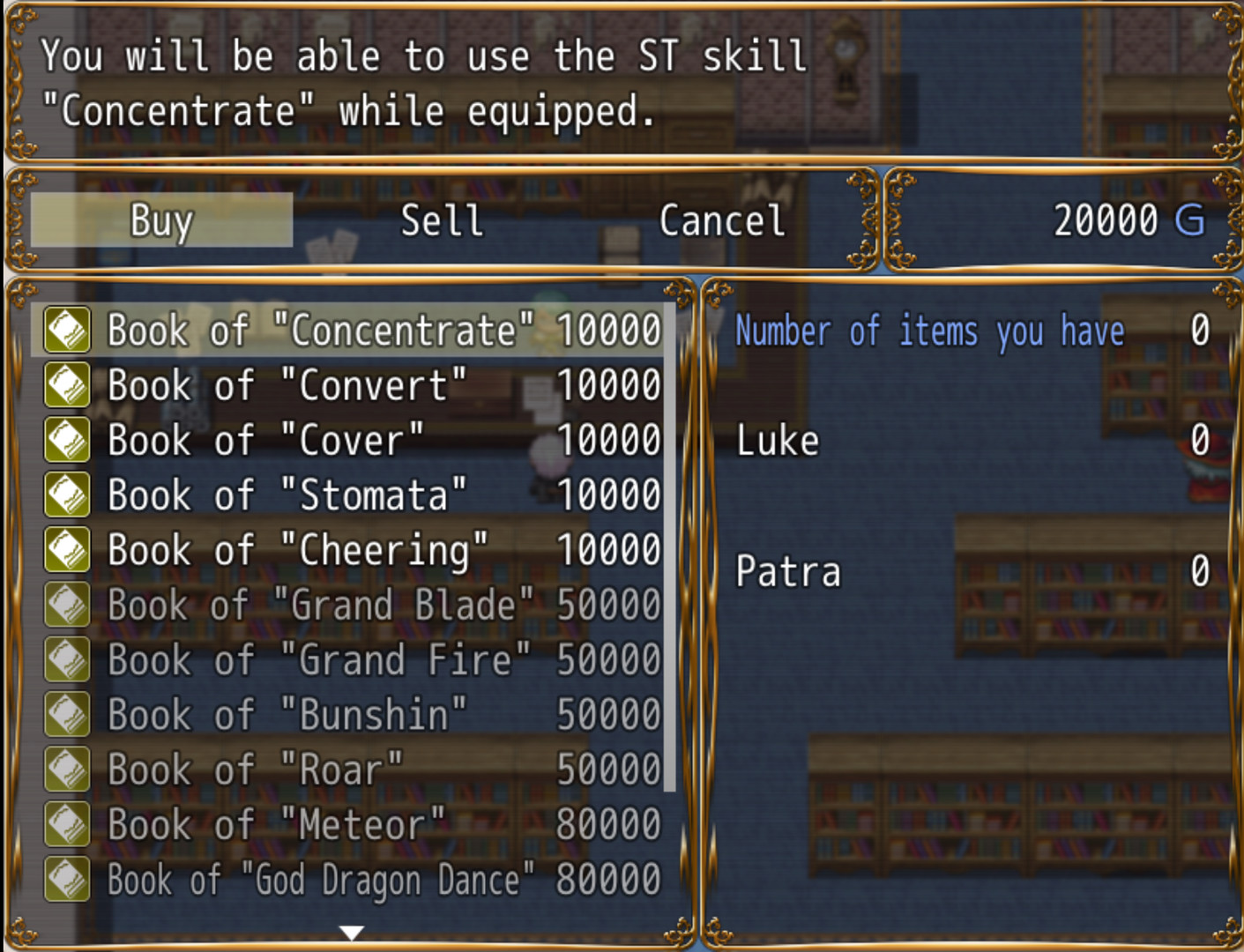This screenshot has height=952, width=1244.
Task: Select the Book of "Roar" entry
Action: click(353, 770)
